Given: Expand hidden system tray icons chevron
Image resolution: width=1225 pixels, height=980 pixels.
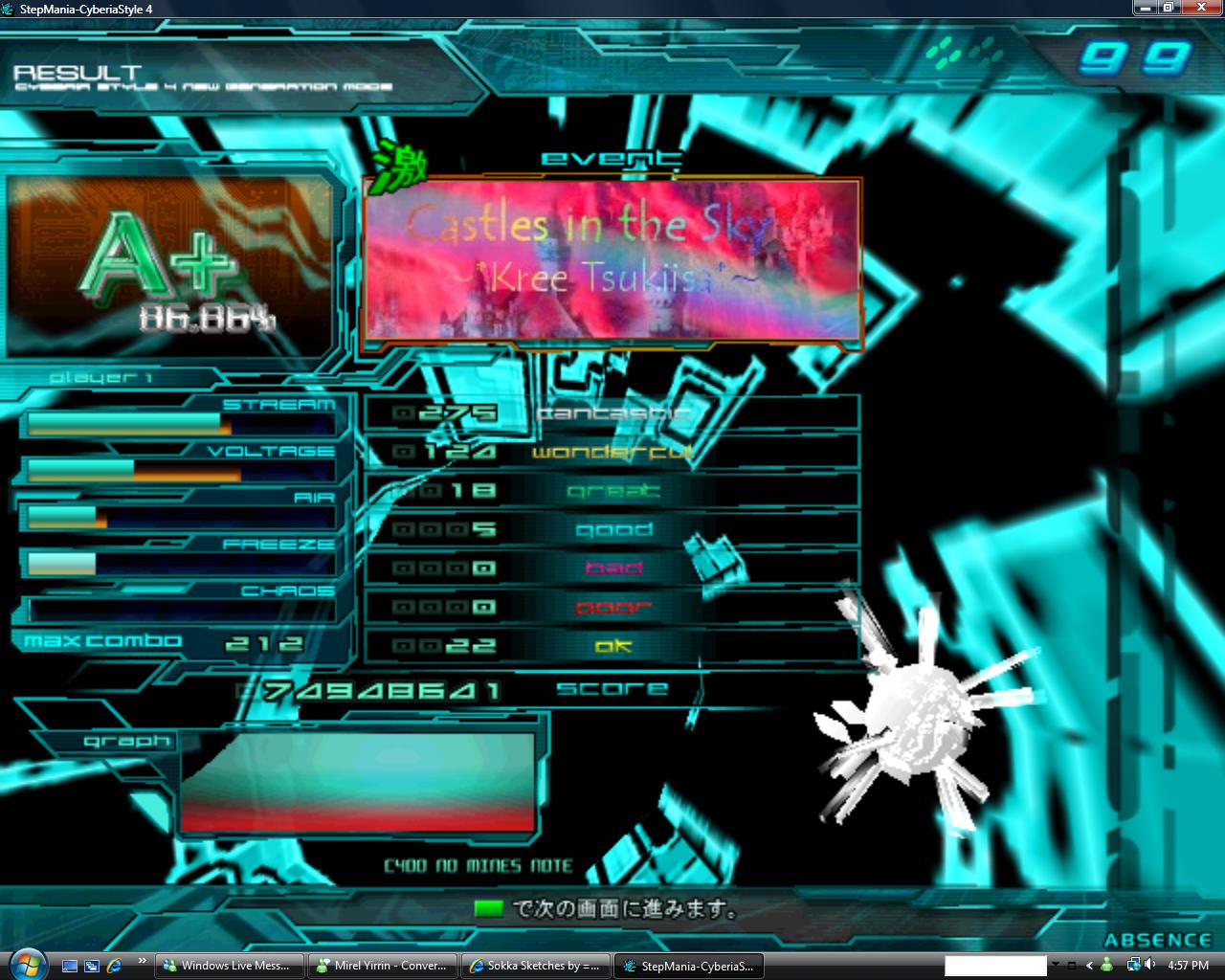Looking at the screenshot, I should [x=1089, y=965].
